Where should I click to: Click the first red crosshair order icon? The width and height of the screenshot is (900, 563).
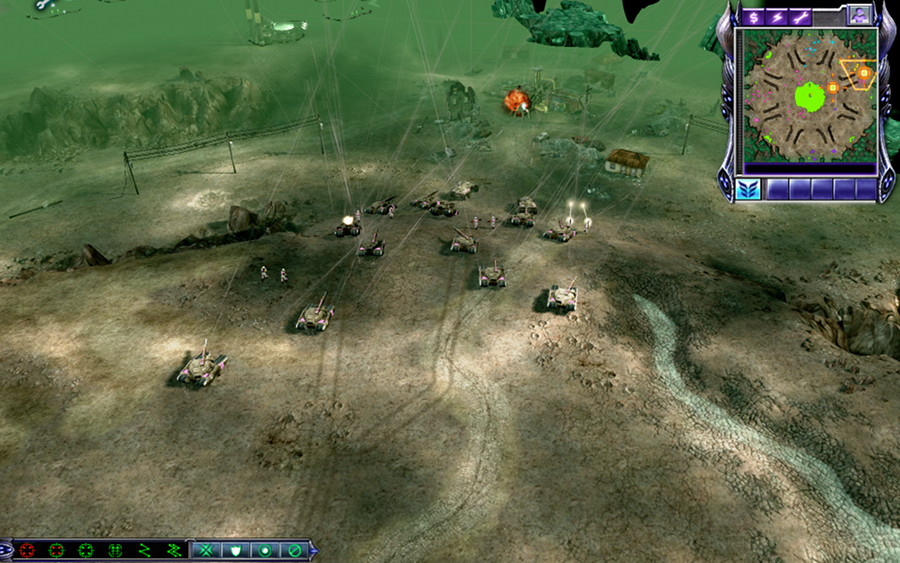(x=26, y=550)
